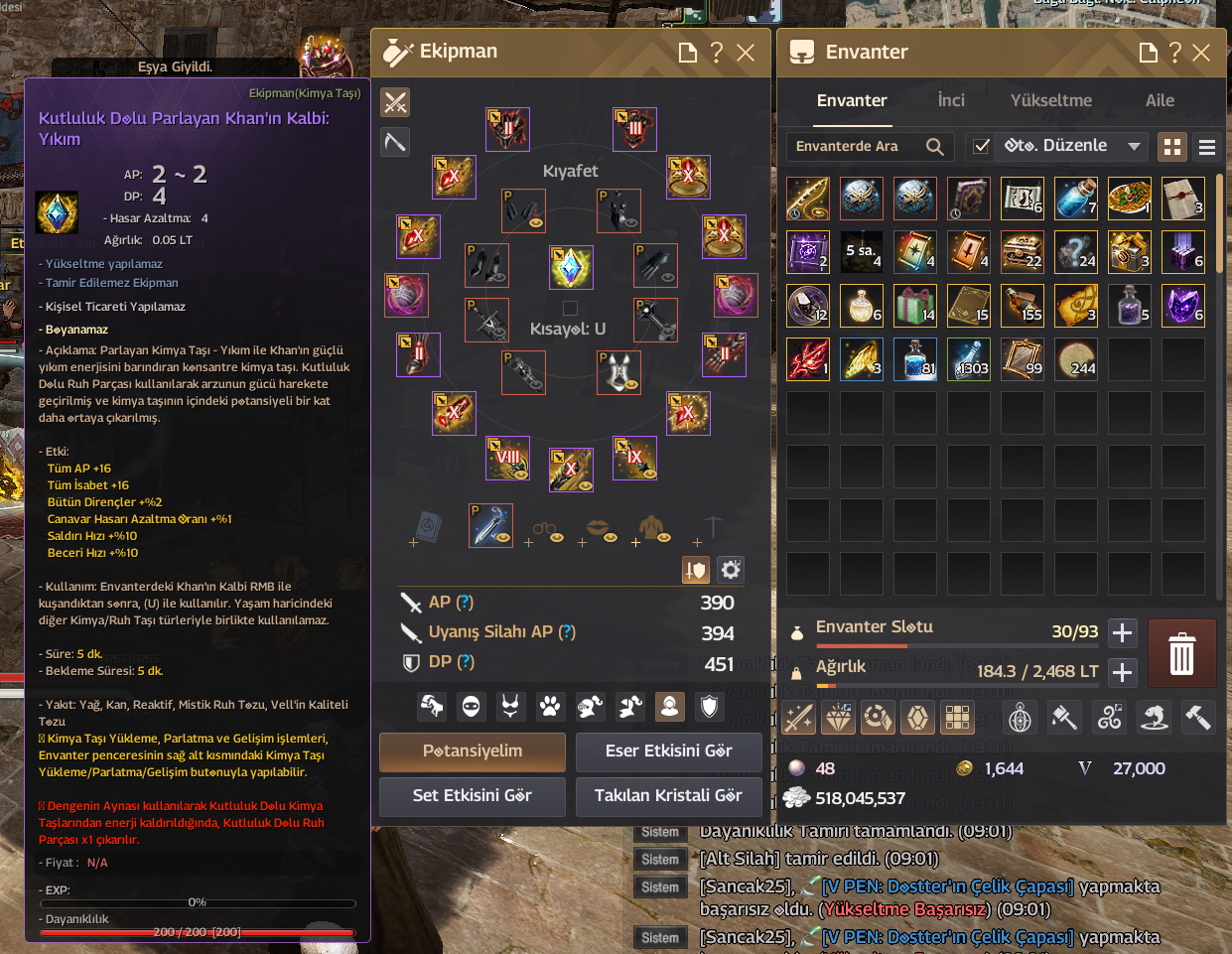
Task: Toggle the auto-arrange checkbox
Action: click(x=981, y=147)
